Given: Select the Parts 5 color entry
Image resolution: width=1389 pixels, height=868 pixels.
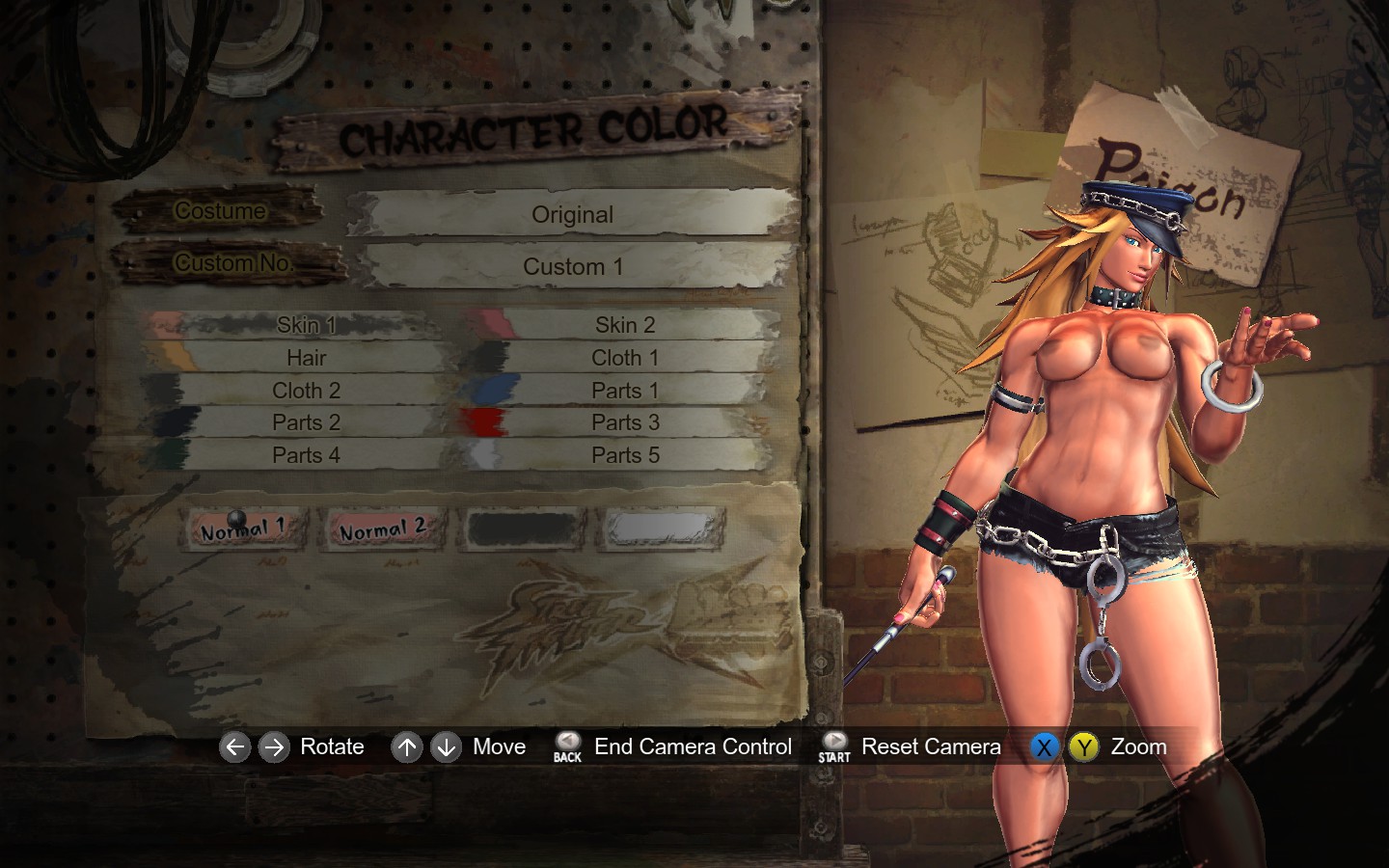Looking at the screenshot, I should pyautogui.click(x=624, y=455).
